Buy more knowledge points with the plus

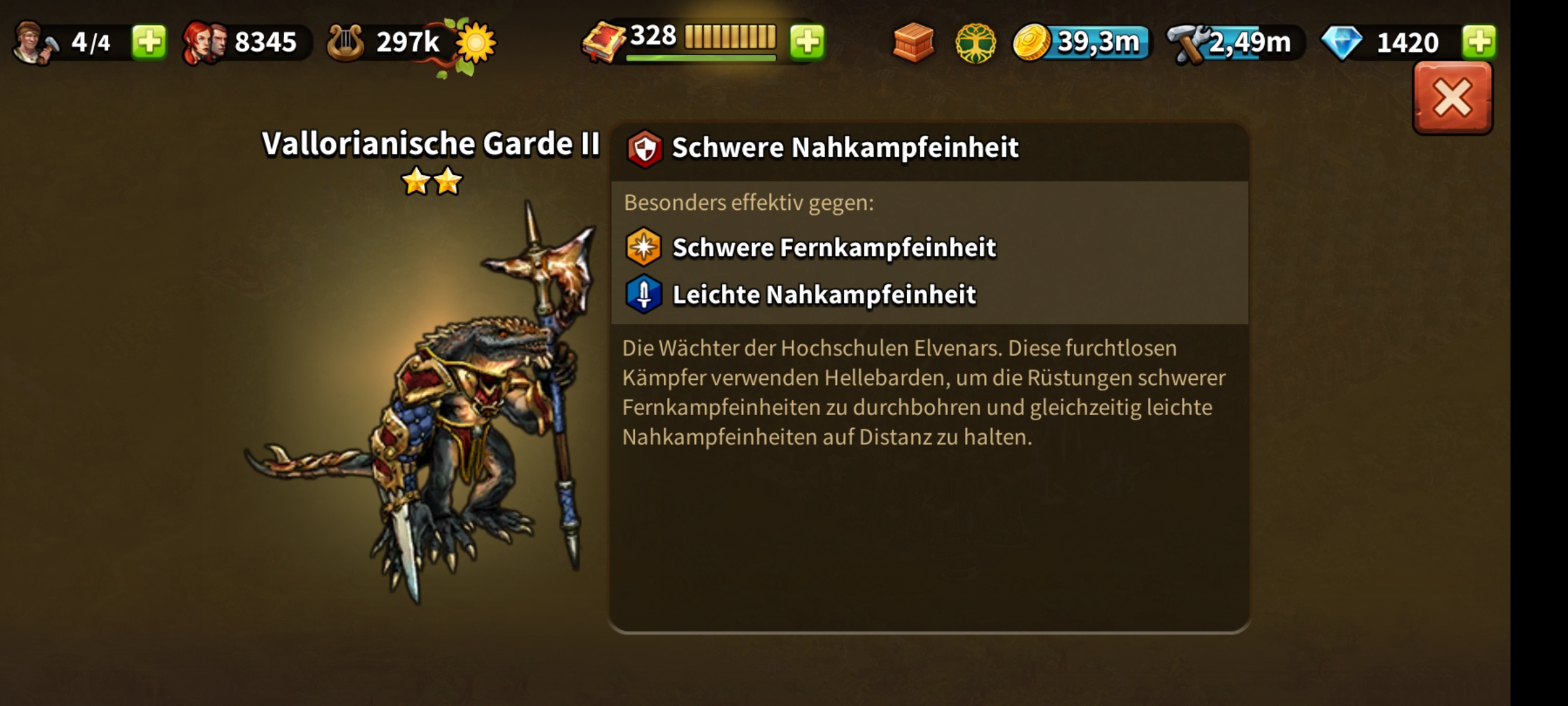(x=808, y=42)
